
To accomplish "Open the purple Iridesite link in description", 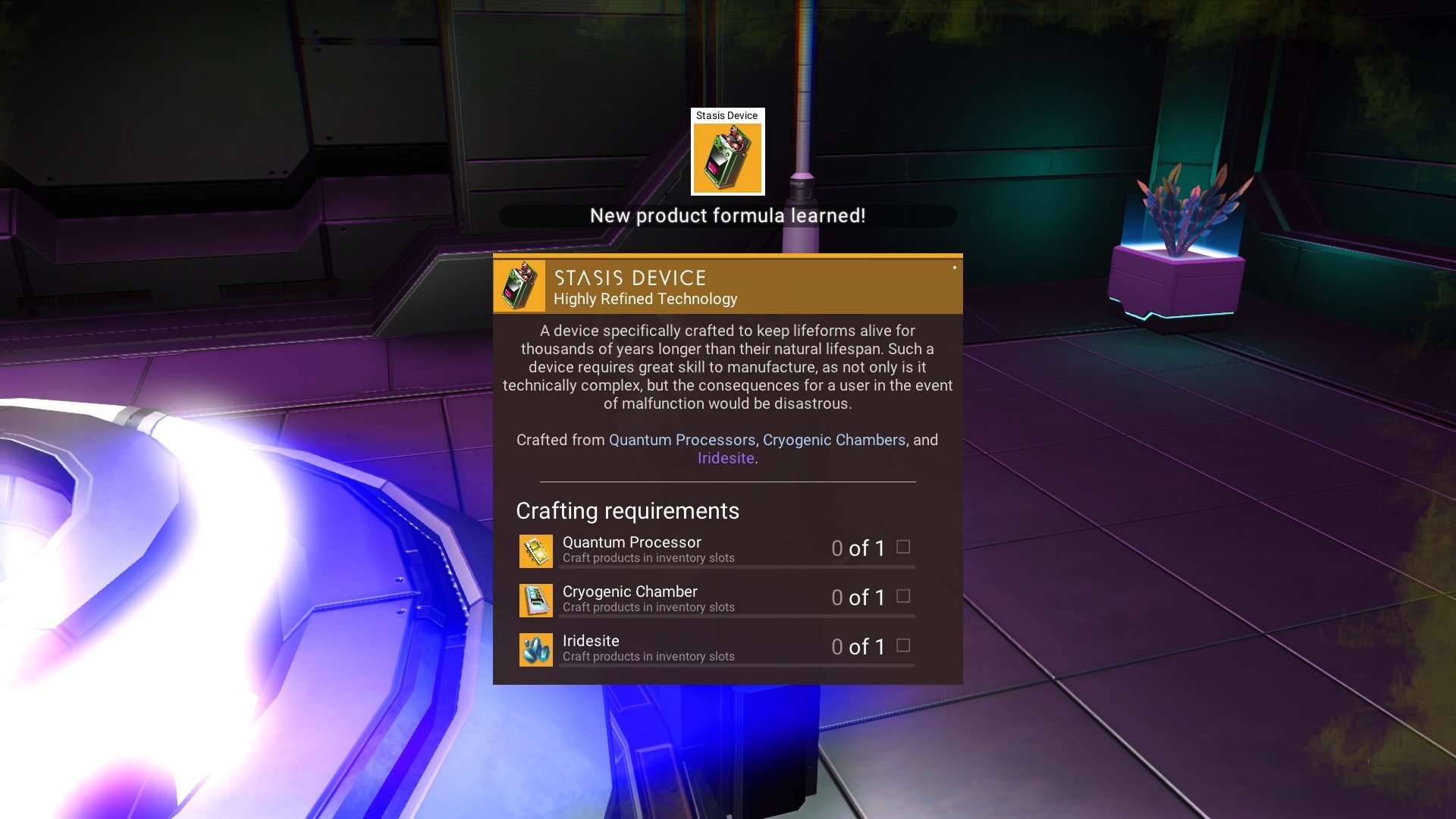I will (x=726, y=458).
